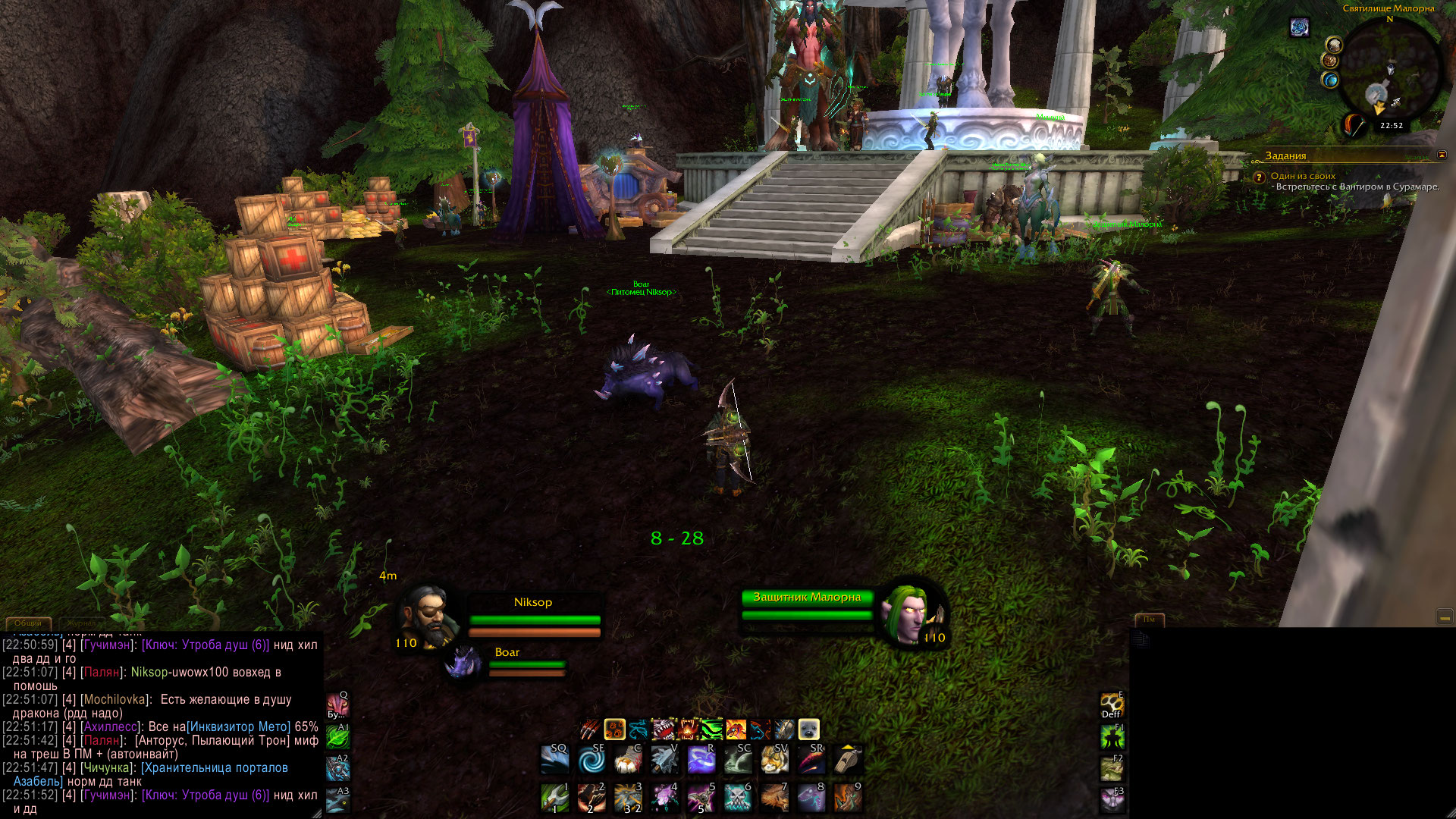The width and height of the screenshot is (1456, 819).
Task: Use the wooden whistle action button
Action: tap(847, 759)
